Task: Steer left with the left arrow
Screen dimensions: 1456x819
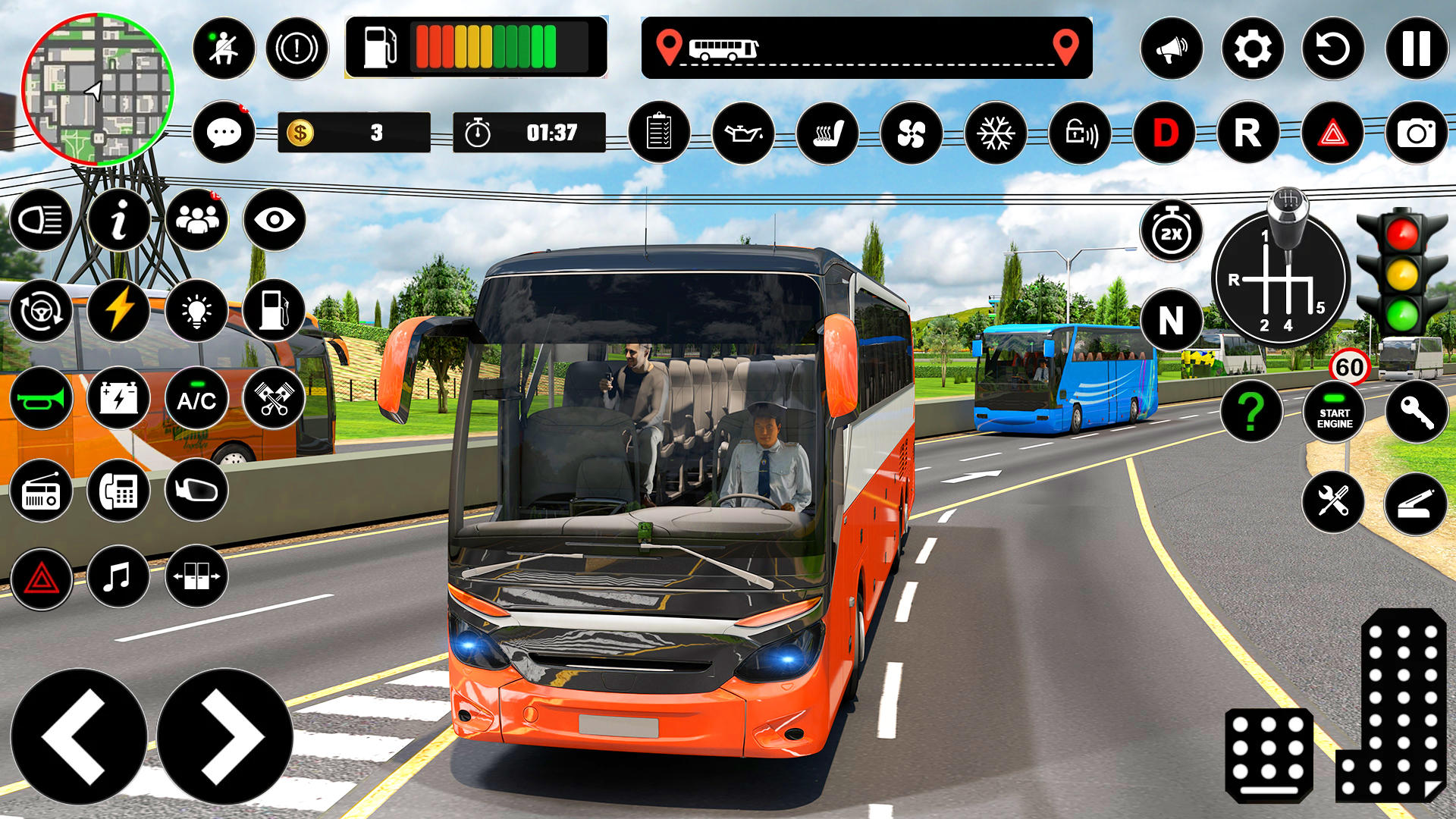Action: pos(78,736)
